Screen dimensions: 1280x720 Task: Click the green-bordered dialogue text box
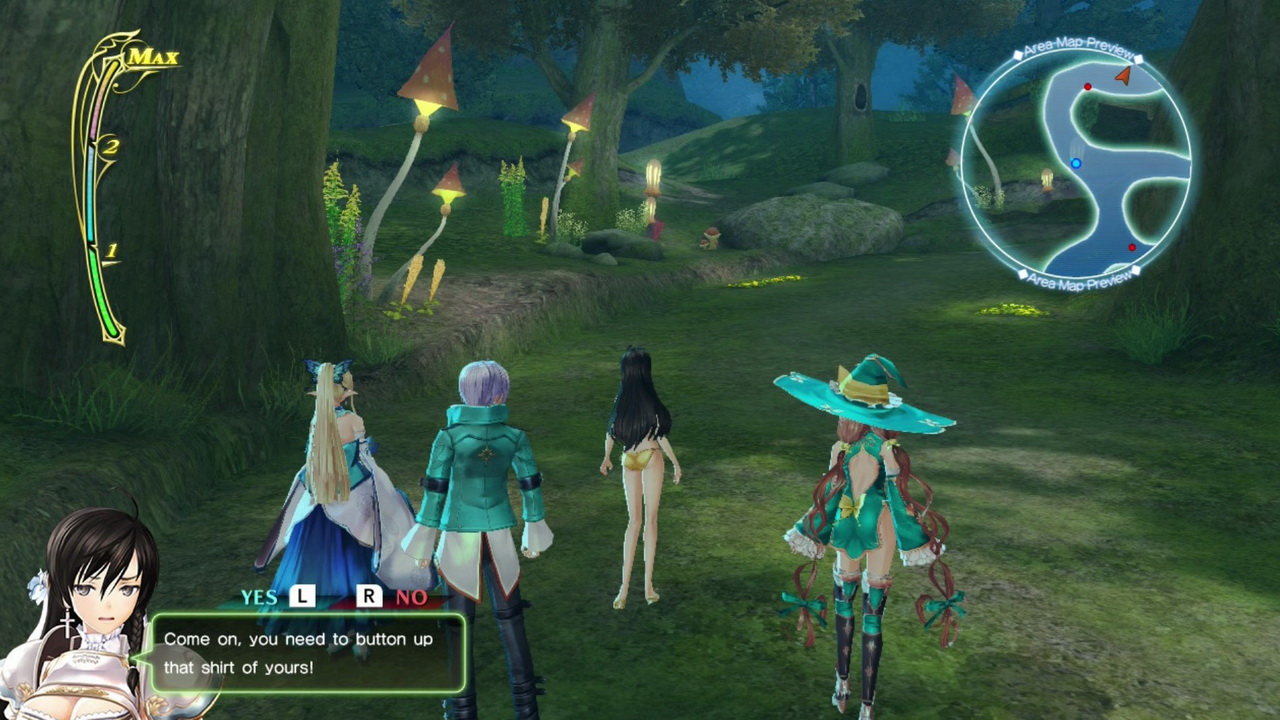pyautogui.click(x=308, y=652)
